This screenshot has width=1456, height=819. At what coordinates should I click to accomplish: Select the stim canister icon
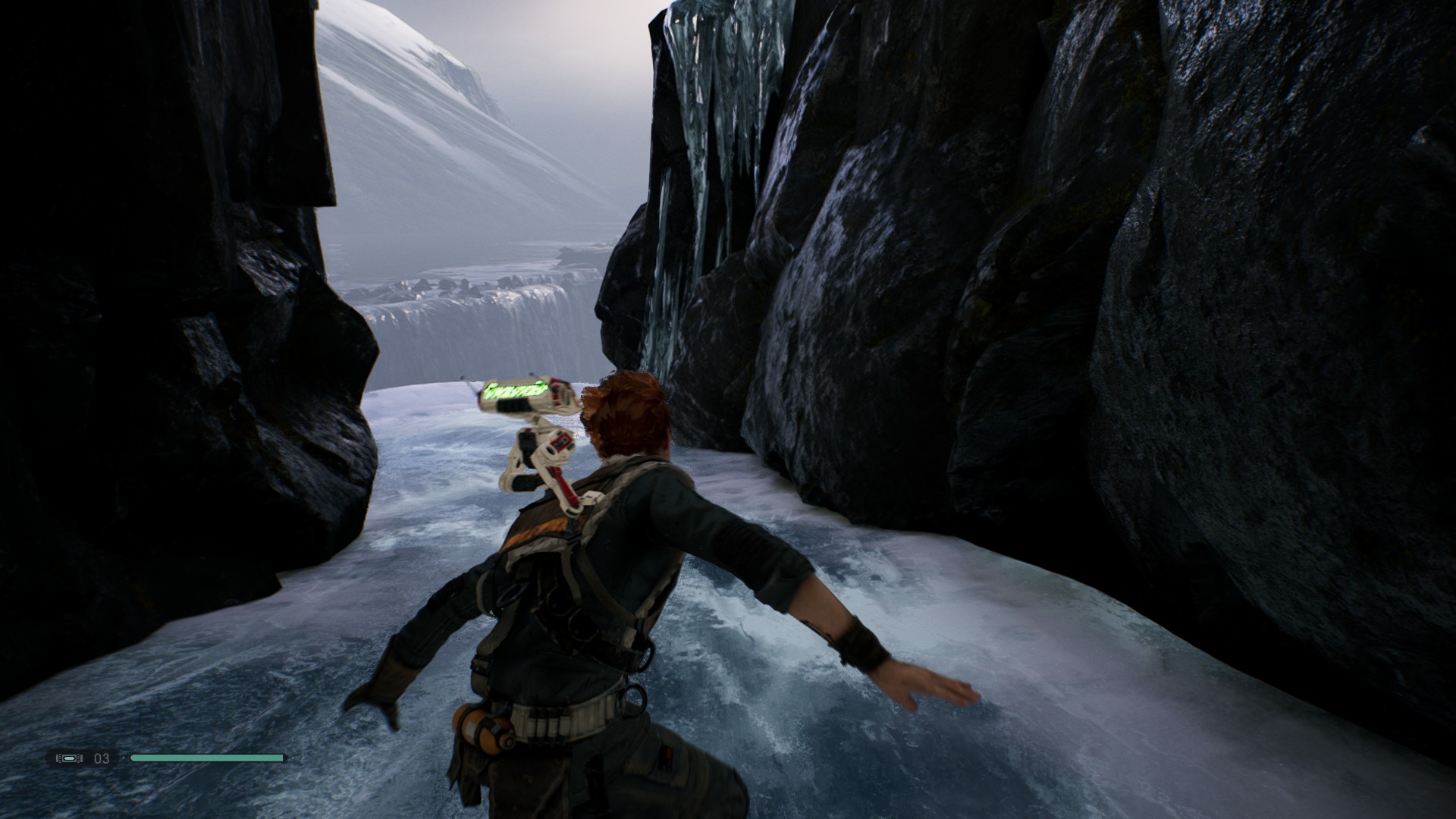pyautogui.click(x=70, y=758)
